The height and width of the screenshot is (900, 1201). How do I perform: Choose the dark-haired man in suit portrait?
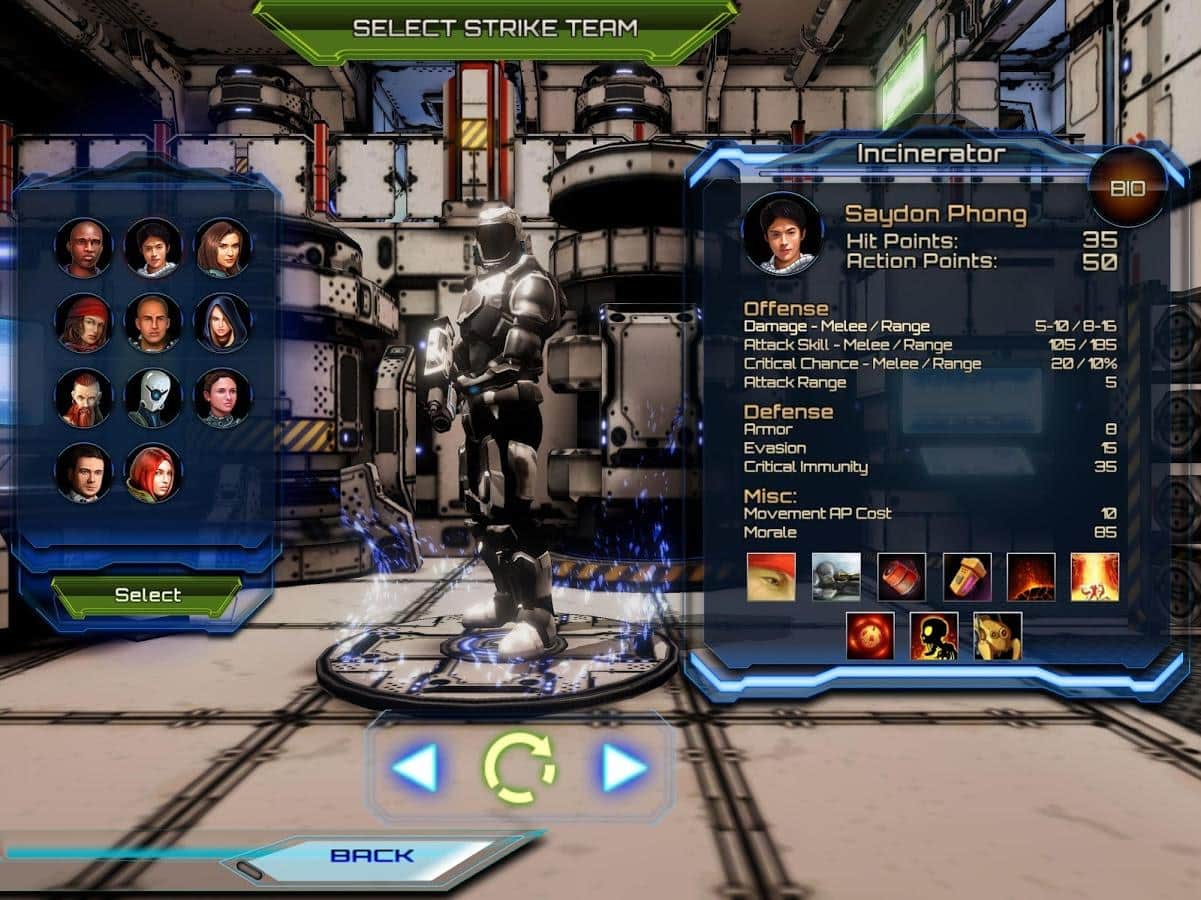tap(83, 472)
